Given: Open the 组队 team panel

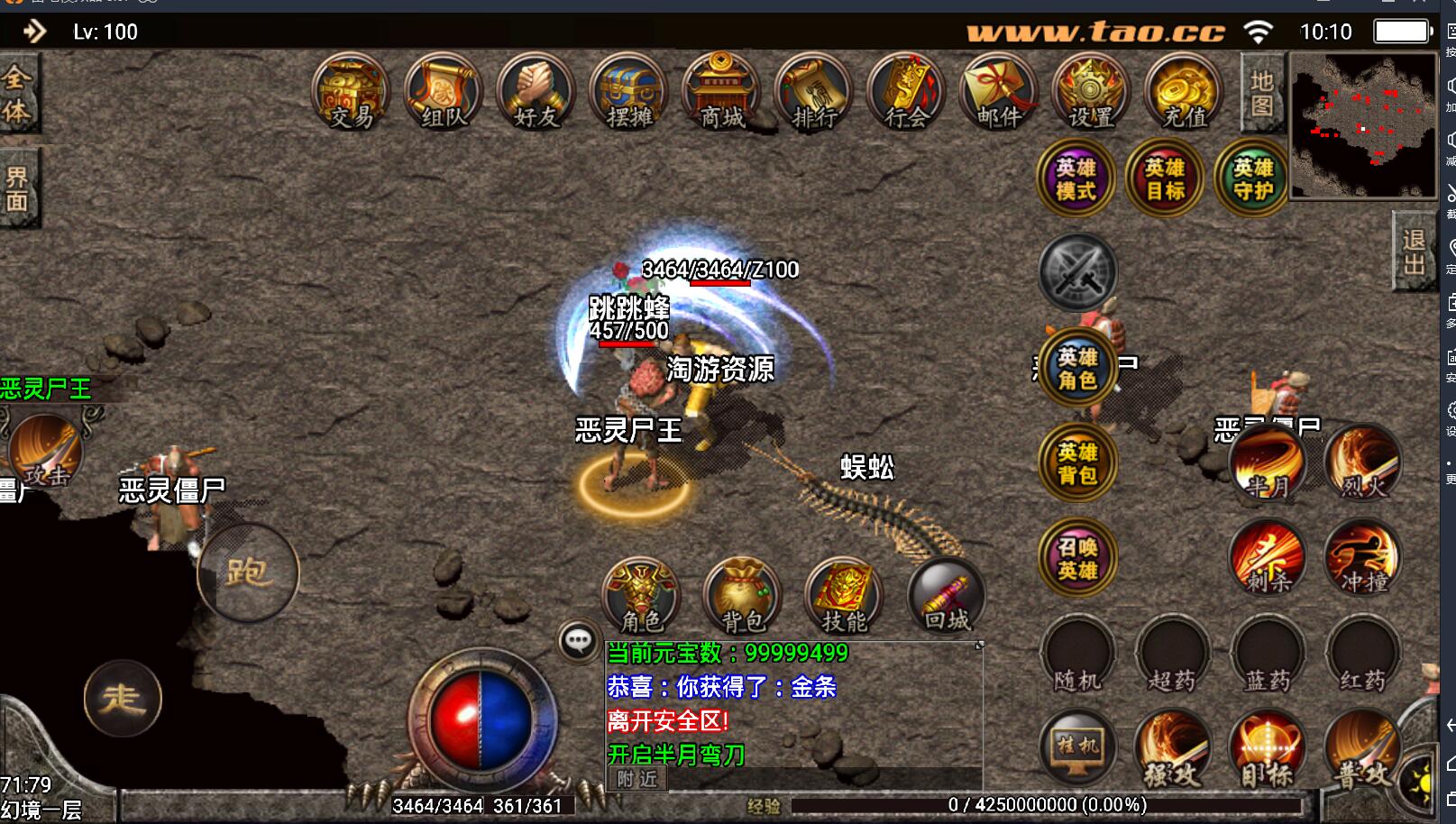Looking at the screenshot, I should click(x=444, y=92).
